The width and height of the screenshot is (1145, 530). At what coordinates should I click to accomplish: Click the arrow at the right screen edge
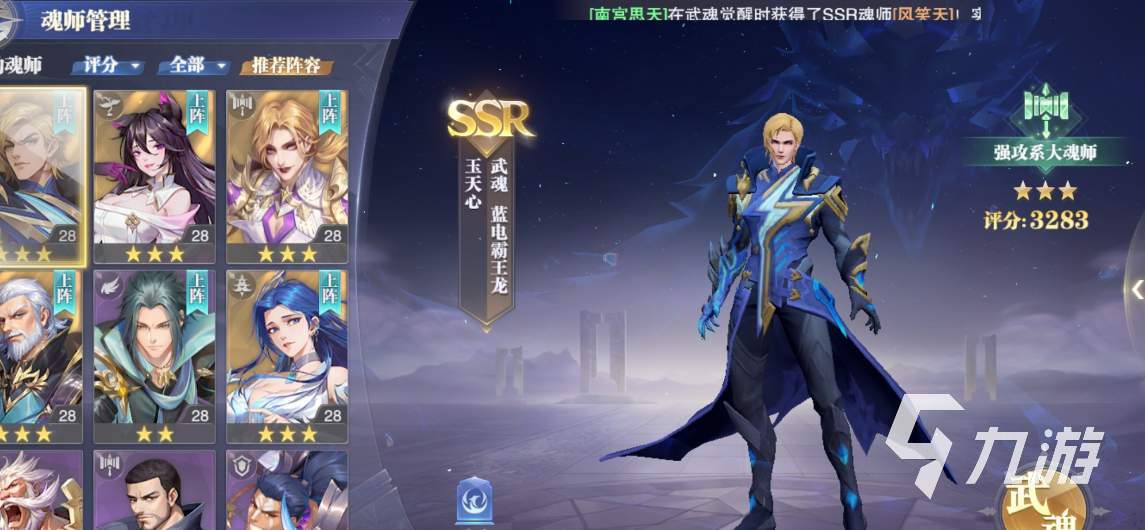click(x=1136, y=288)
